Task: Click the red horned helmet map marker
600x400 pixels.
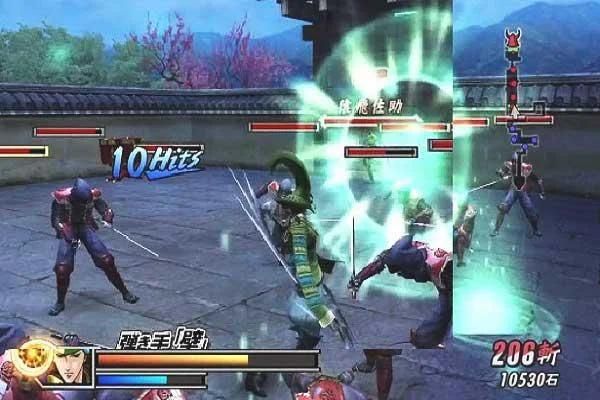Action: [514, 42]
